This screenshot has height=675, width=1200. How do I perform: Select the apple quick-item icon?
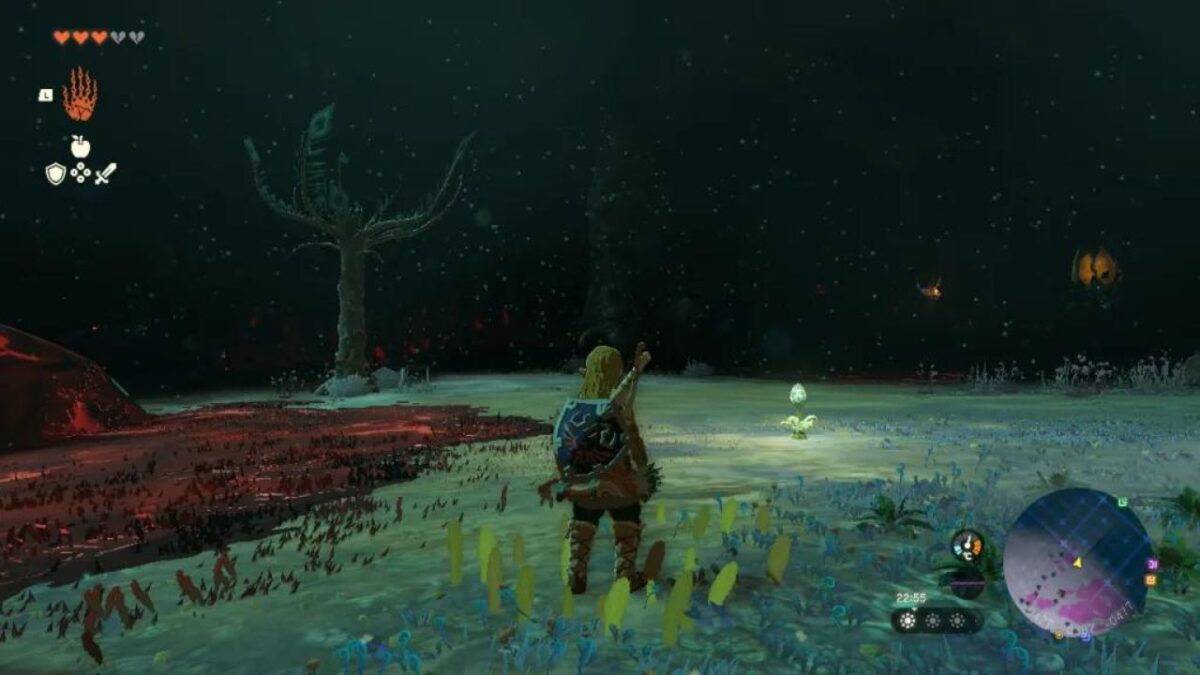click(80, 147)
